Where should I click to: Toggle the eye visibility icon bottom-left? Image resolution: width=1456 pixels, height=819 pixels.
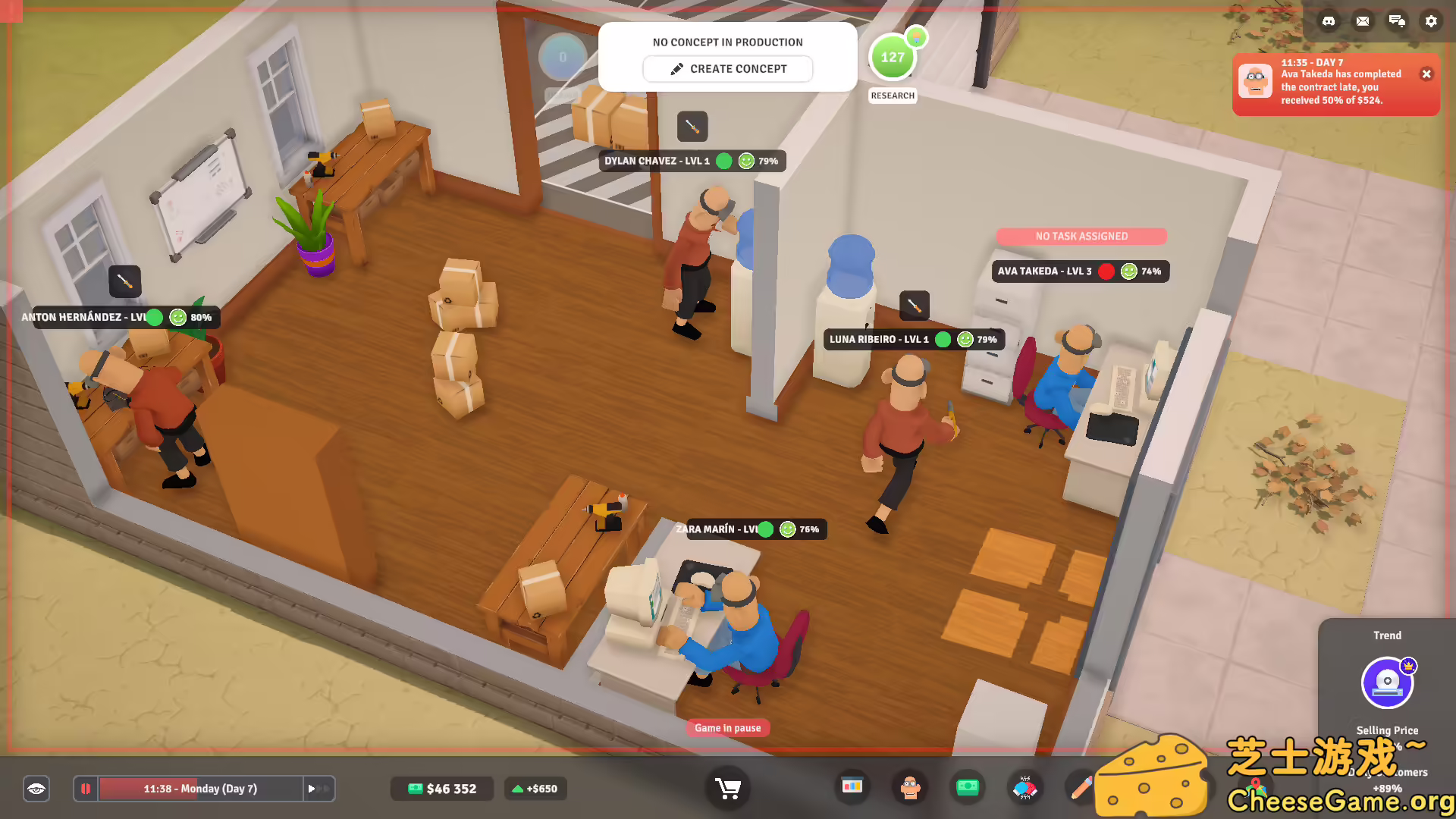[x=36, y=789]
